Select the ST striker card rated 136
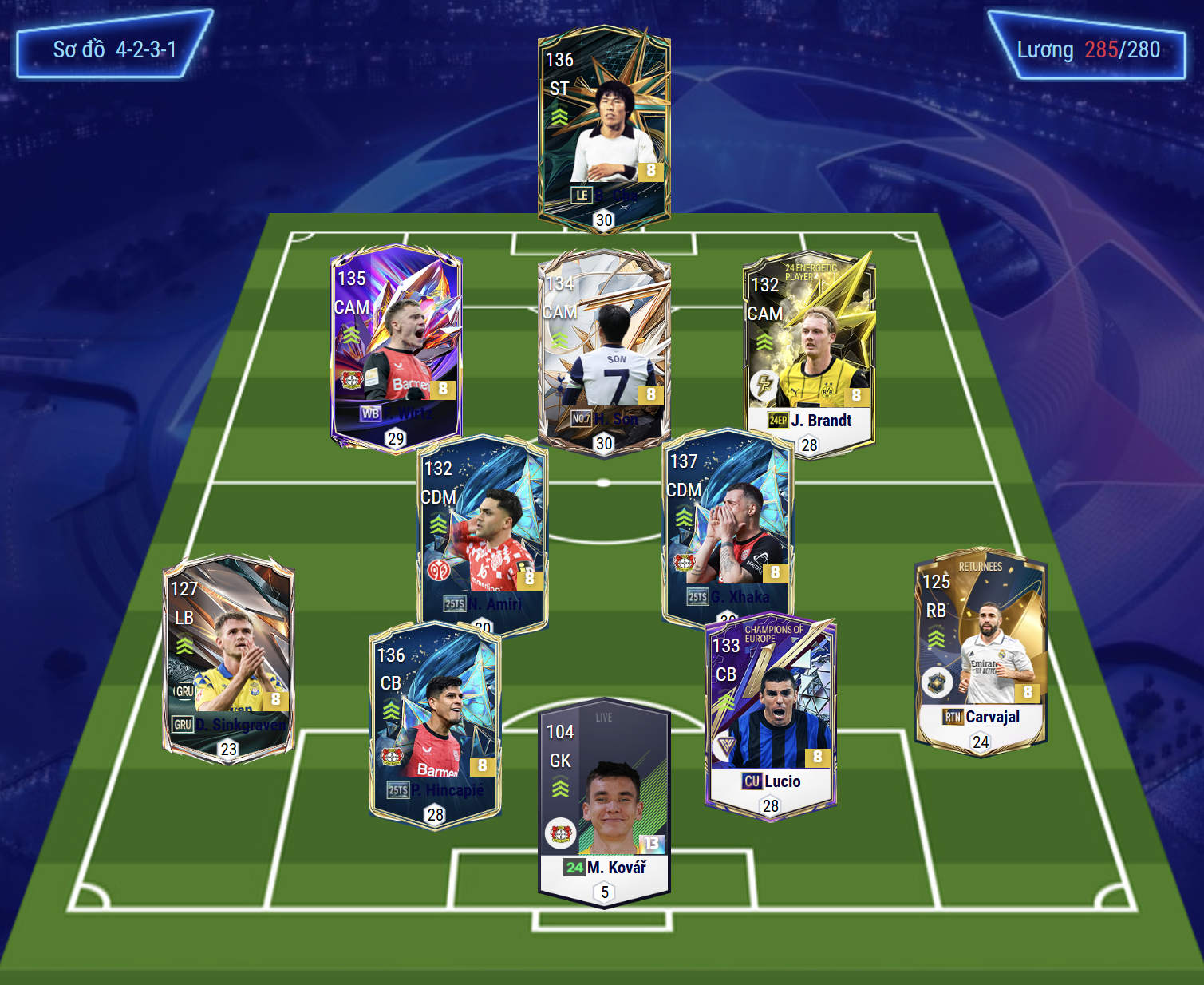This screenshot has width=1204, height=985. pos(604,128)
